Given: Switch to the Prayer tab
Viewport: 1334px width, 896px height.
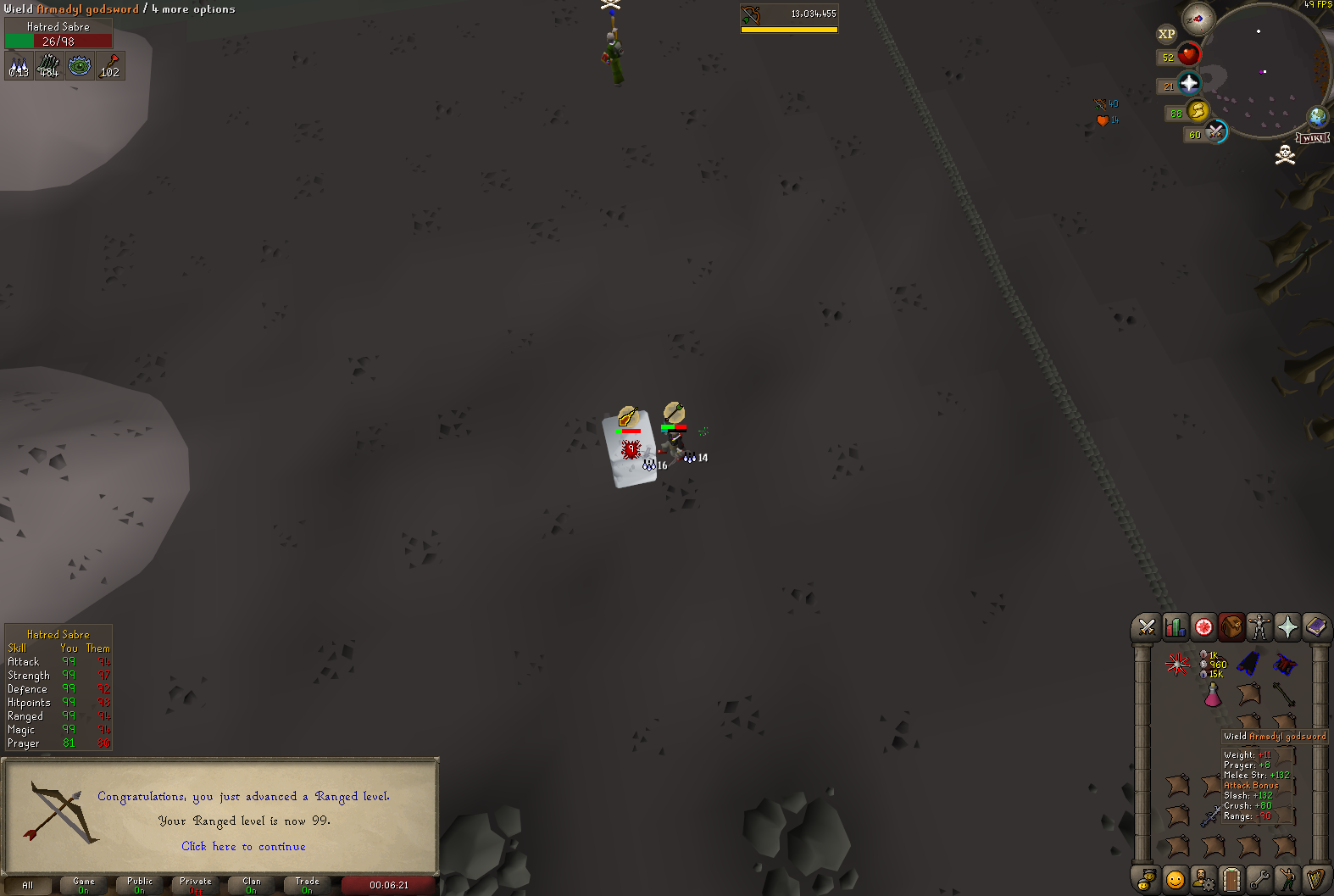Looking at the screenshot, I should coord(1287,627).
